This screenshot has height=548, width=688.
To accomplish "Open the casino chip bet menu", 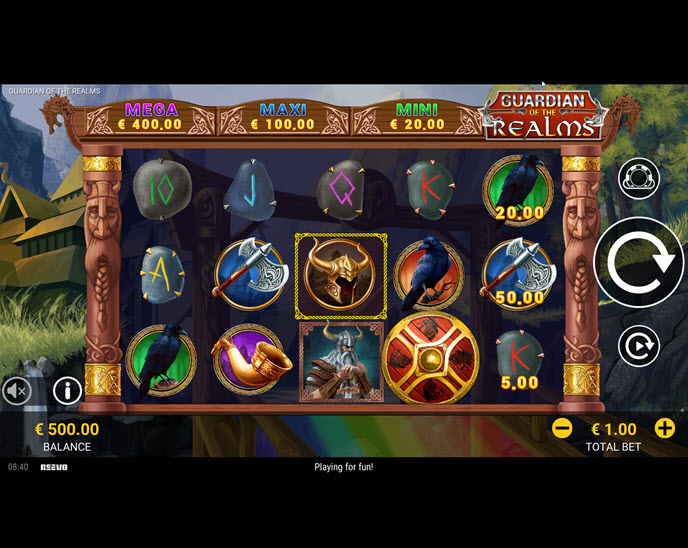I will [x=638, y=177].
